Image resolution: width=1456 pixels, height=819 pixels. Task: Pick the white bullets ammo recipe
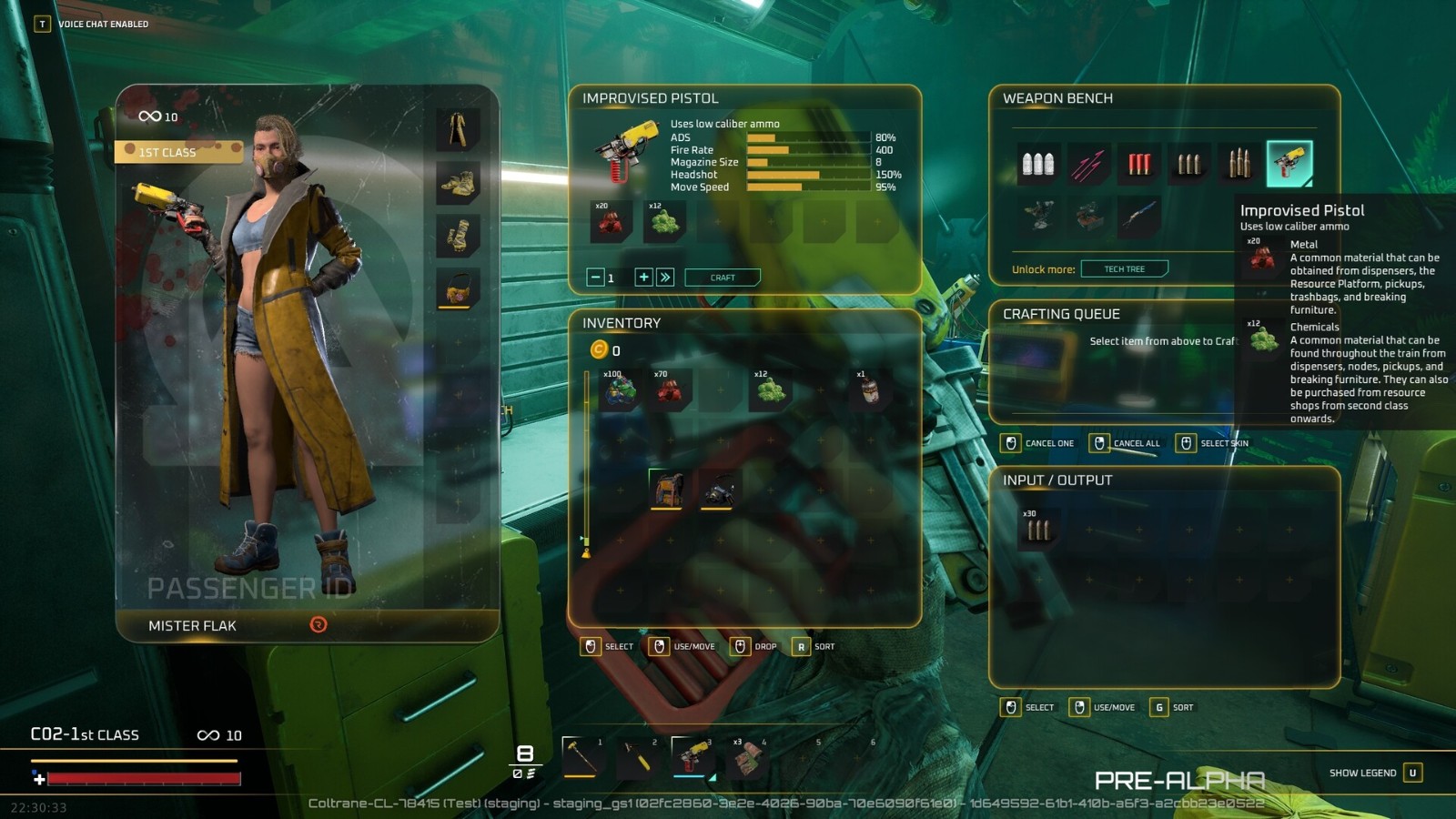(1038, 164)
